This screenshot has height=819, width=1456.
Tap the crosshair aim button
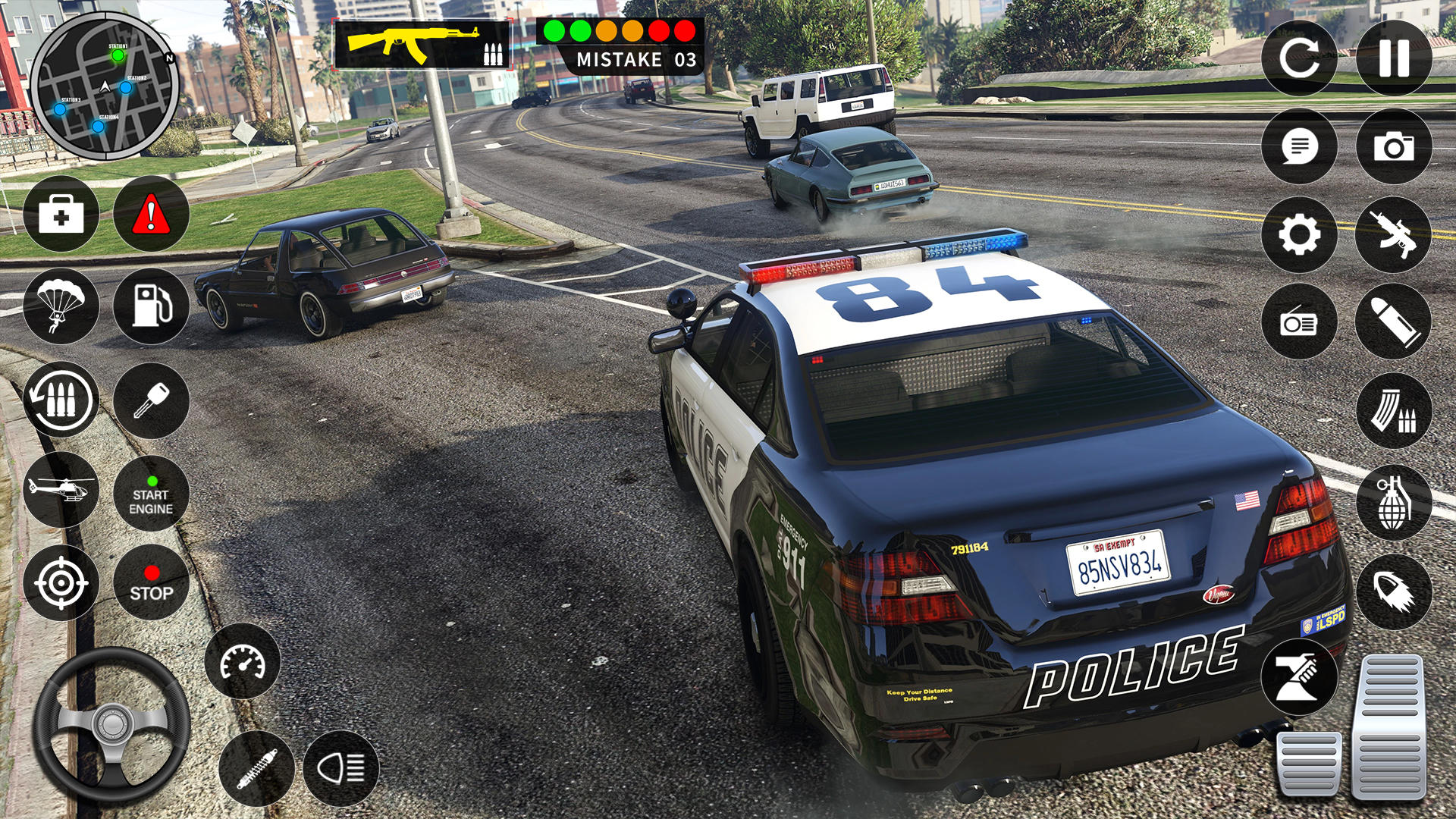click(61, 582)
